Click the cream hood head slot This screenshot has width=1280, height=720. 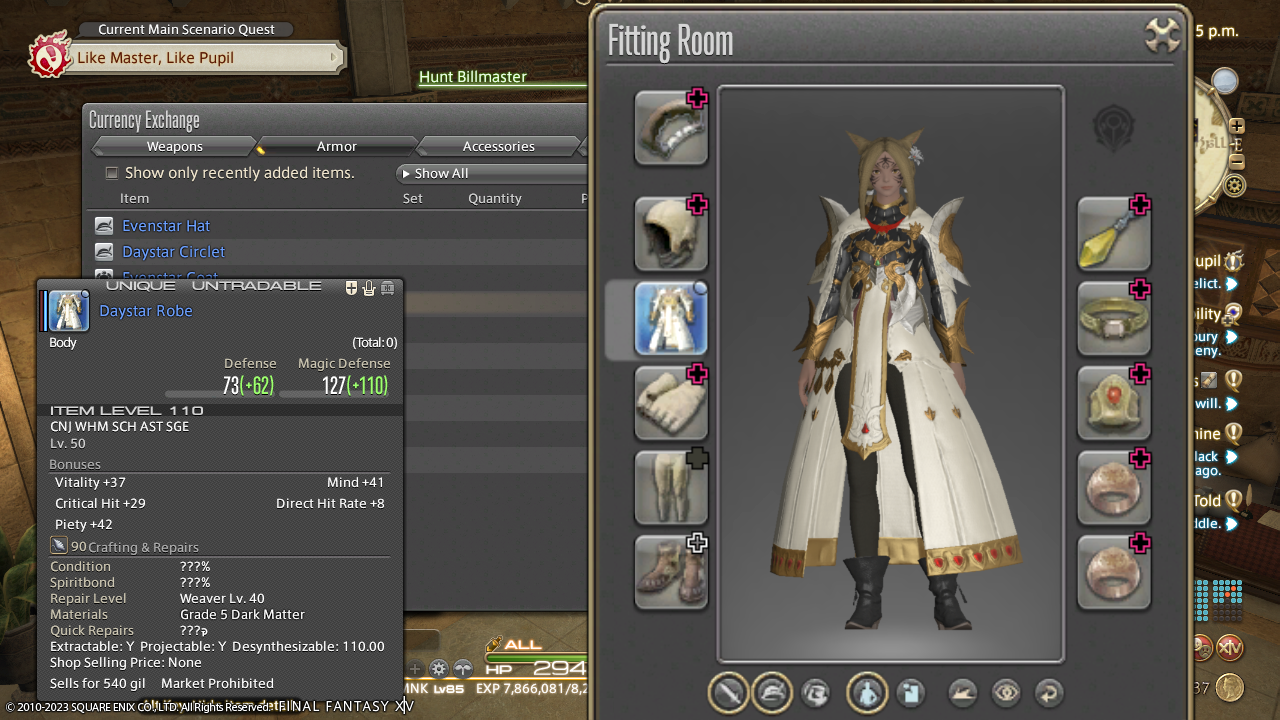tap(671, 235)
